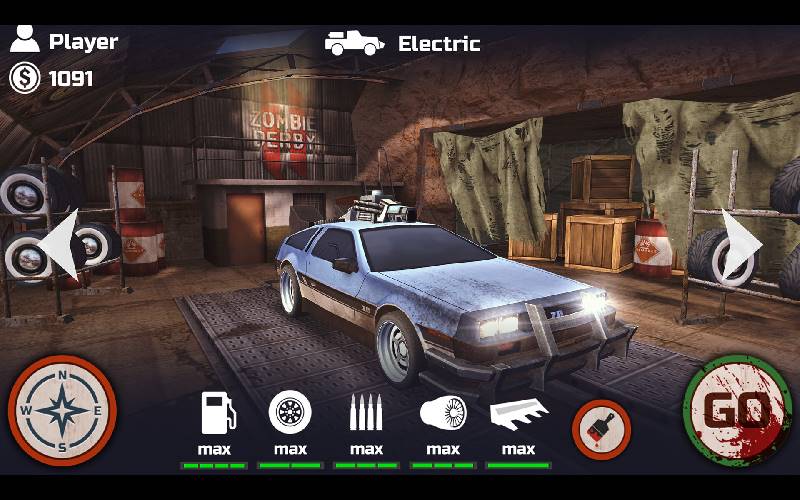Select the turbine engine upgrade icon
This screenshot has width=800, height=500.
442,412
